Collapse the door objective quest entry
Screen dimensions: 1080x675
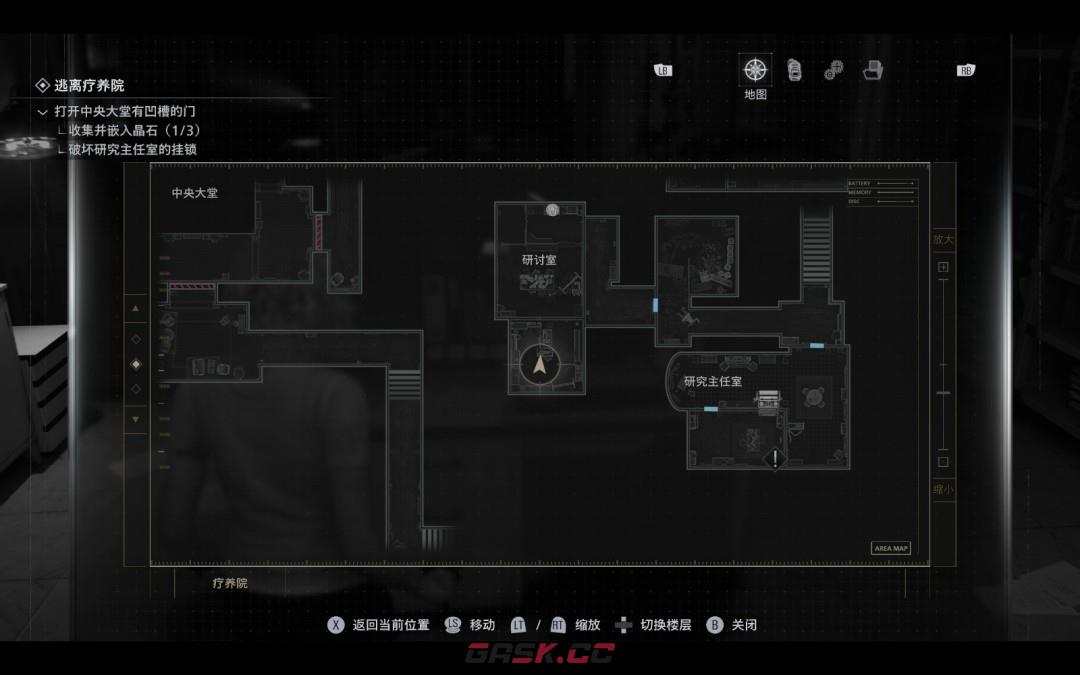(42, 112)
